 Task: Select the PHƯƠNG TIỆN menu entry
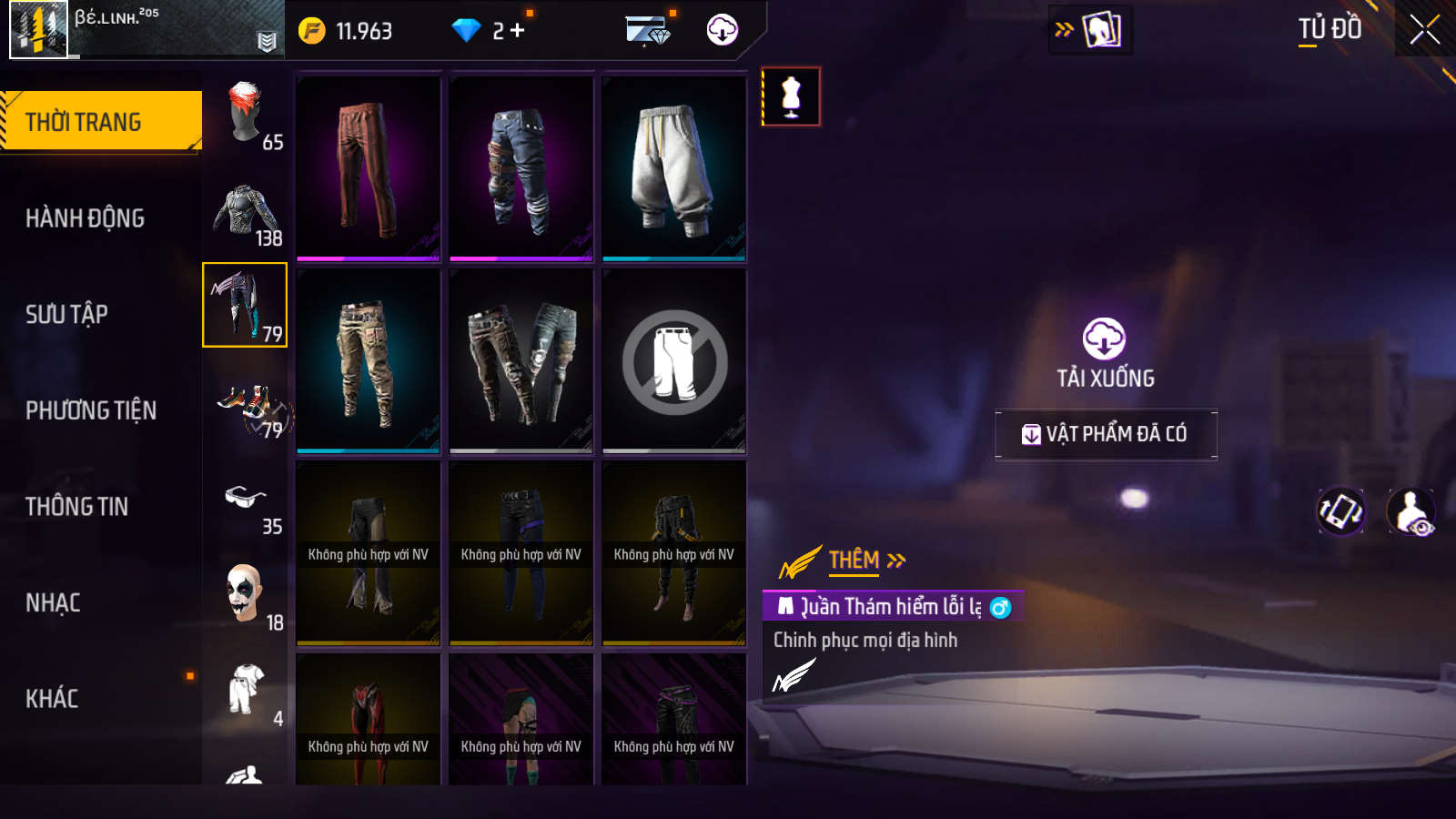click(x=91, y=410)
